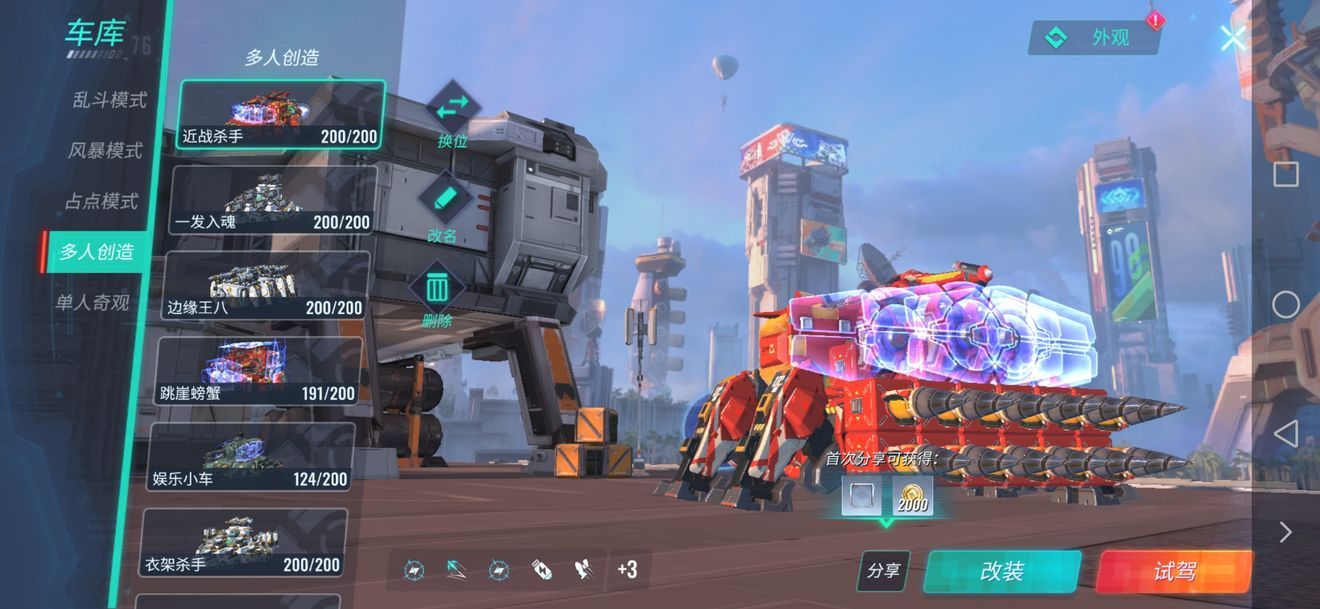
Task: Start a test drive with 试驾
Action: point(1174,571)
